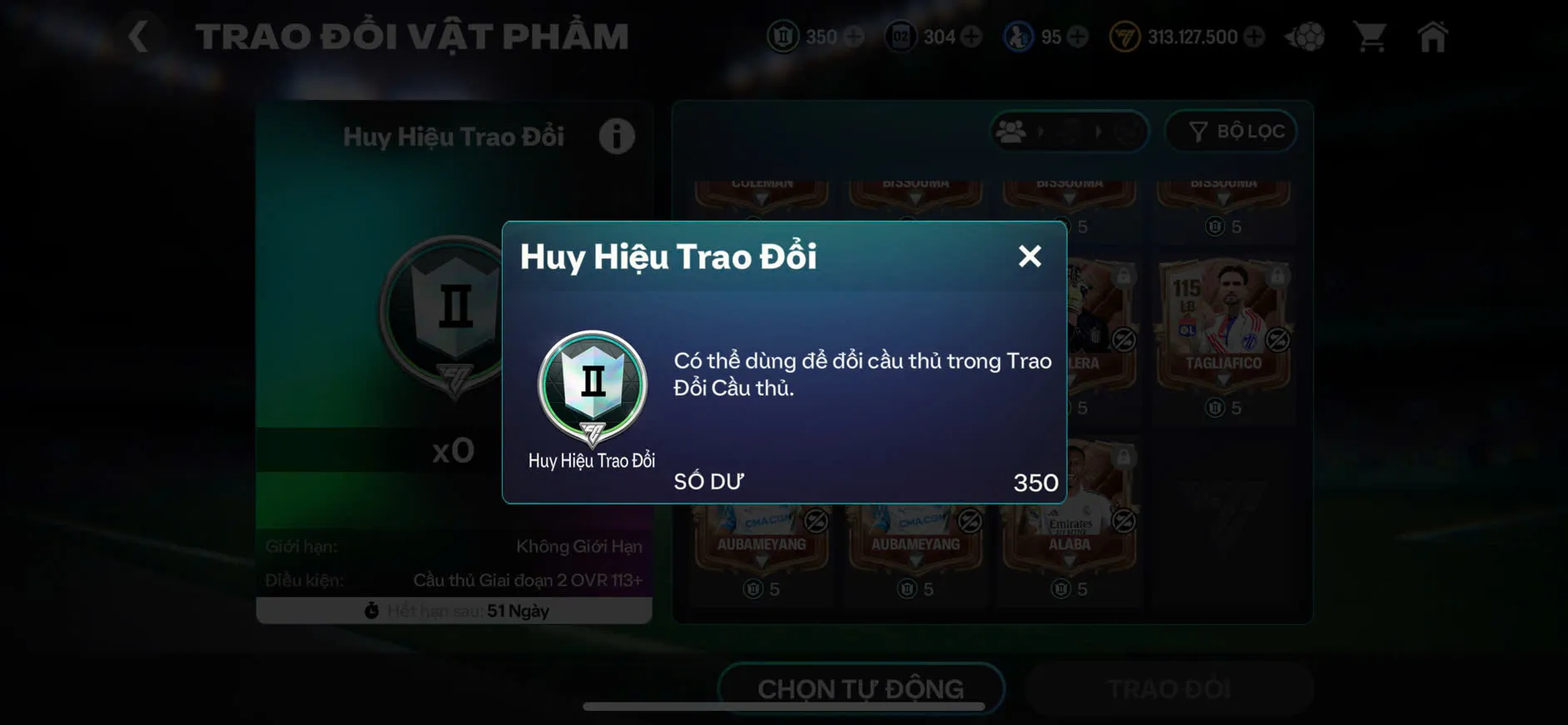The height and width of the screenshot is (725, 1568).
Task: Open the BỘ LỌC filter menu
Action: [1232, 131]
